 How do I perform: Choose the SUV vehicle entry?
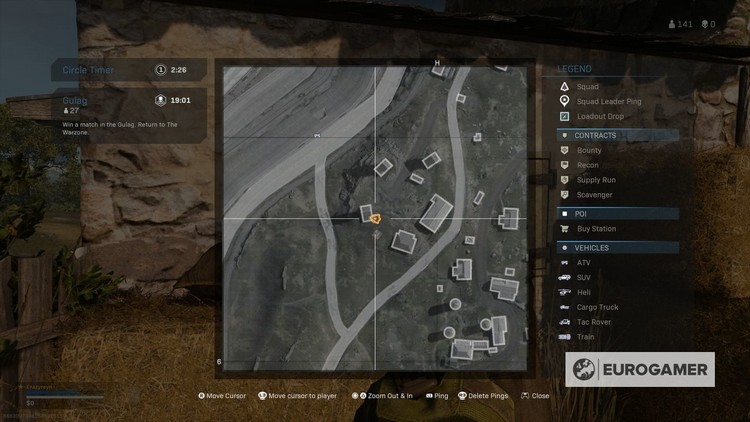[584, 277]
